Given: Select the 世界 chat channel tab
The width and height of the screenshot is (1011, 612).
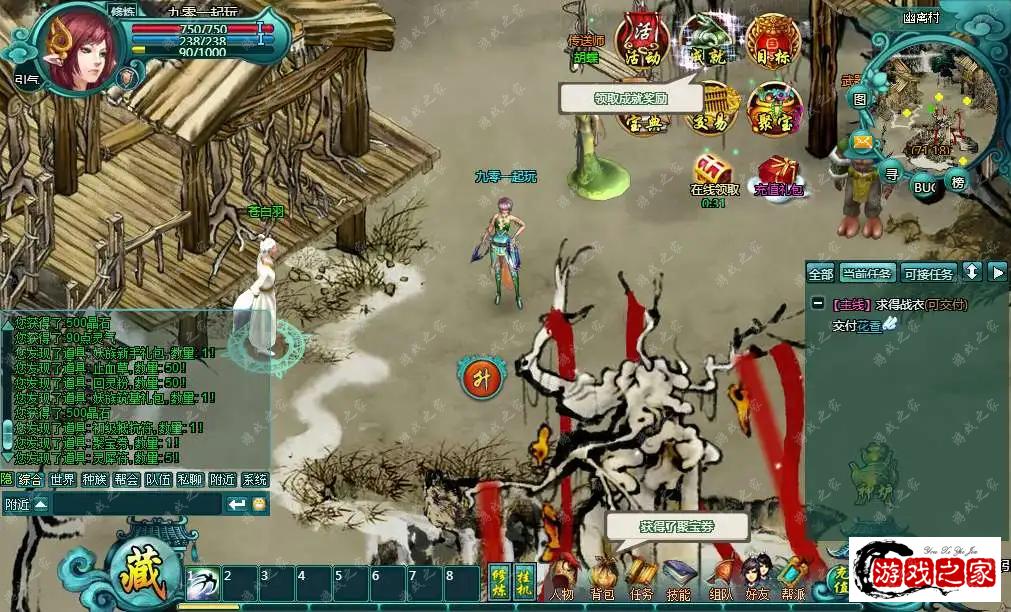Looking at the screenshot, I should (x=63, y=480).
